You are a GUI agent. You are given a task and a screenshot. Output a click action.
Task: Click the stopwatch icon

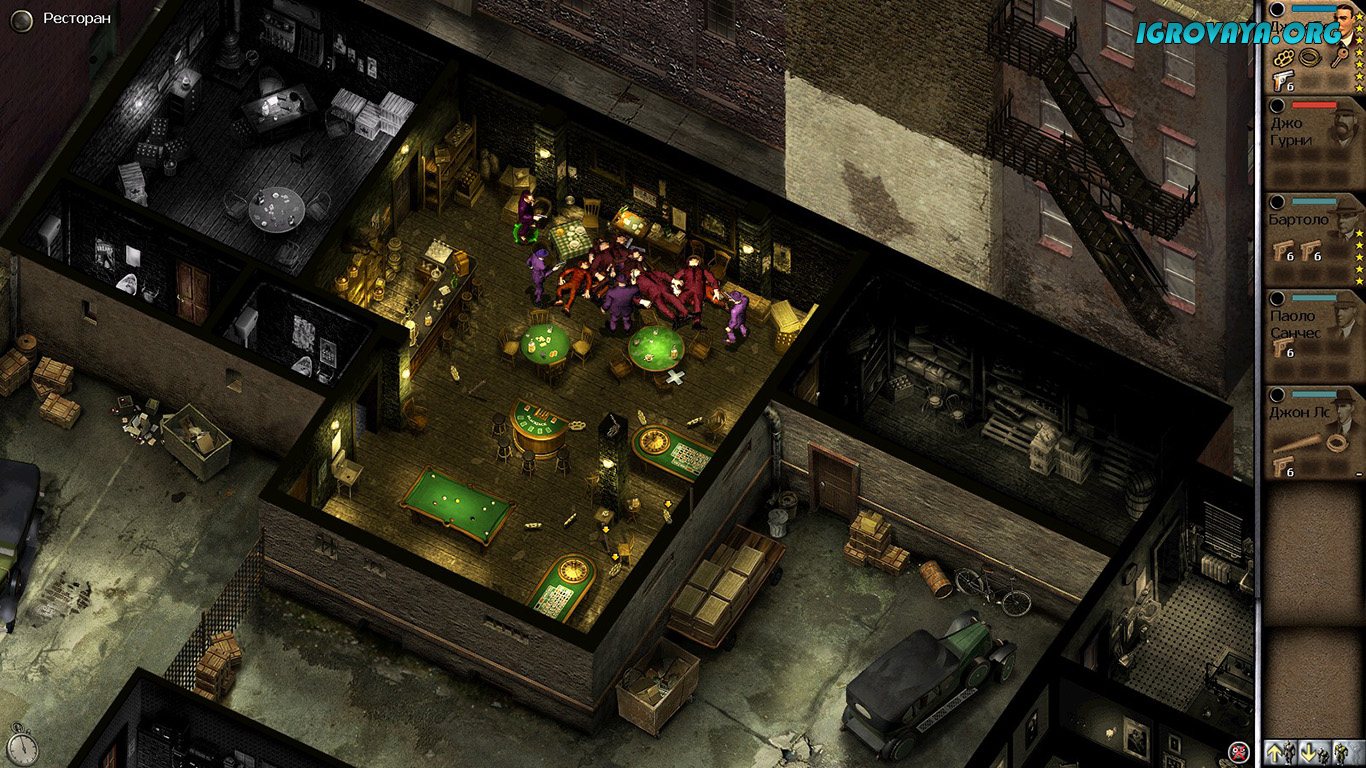coord(22,748)
